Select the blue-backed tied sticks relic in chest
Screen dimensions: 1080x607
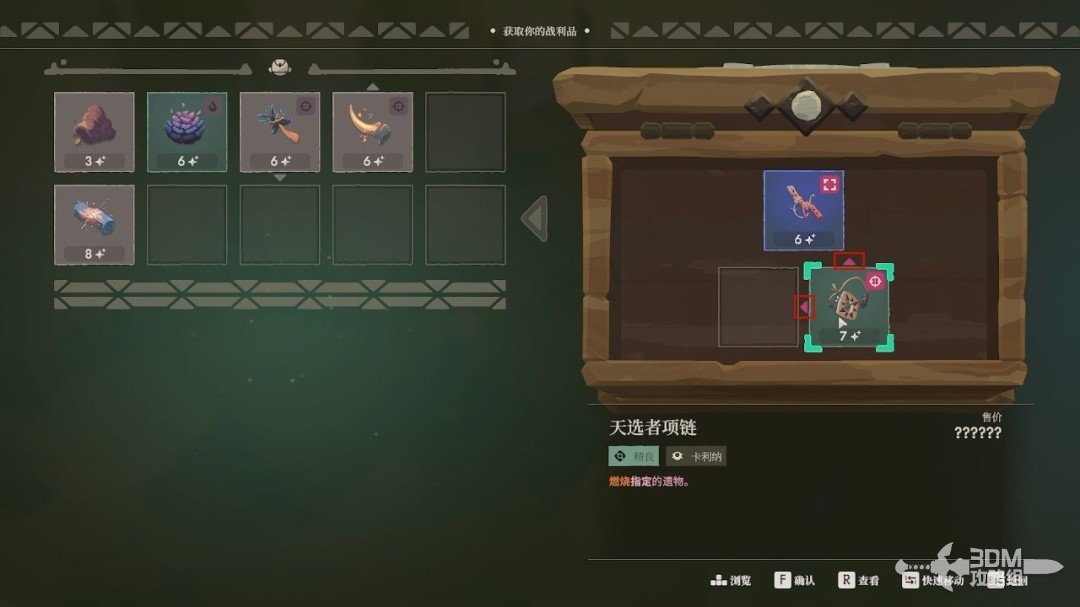(804, 209)
